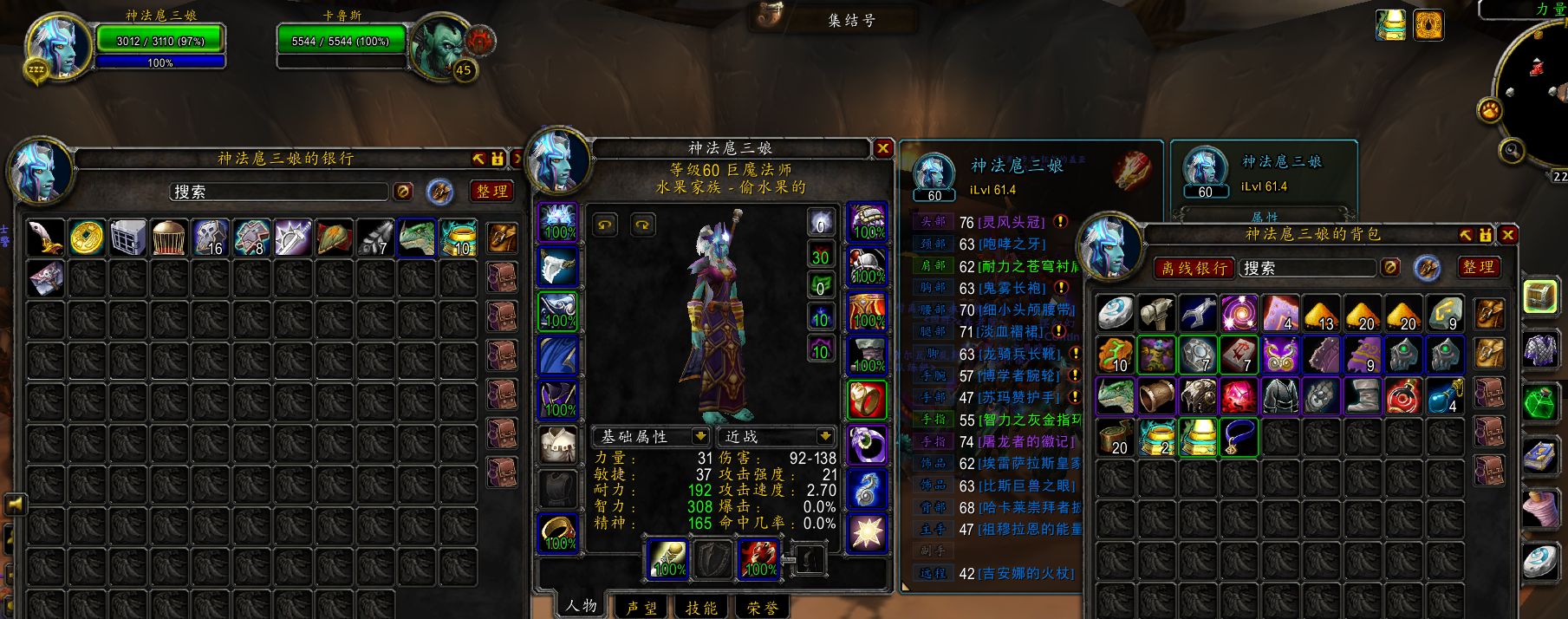
Task: Close the backpack window
Action: pyautogui.click(x=1508, y=235)
